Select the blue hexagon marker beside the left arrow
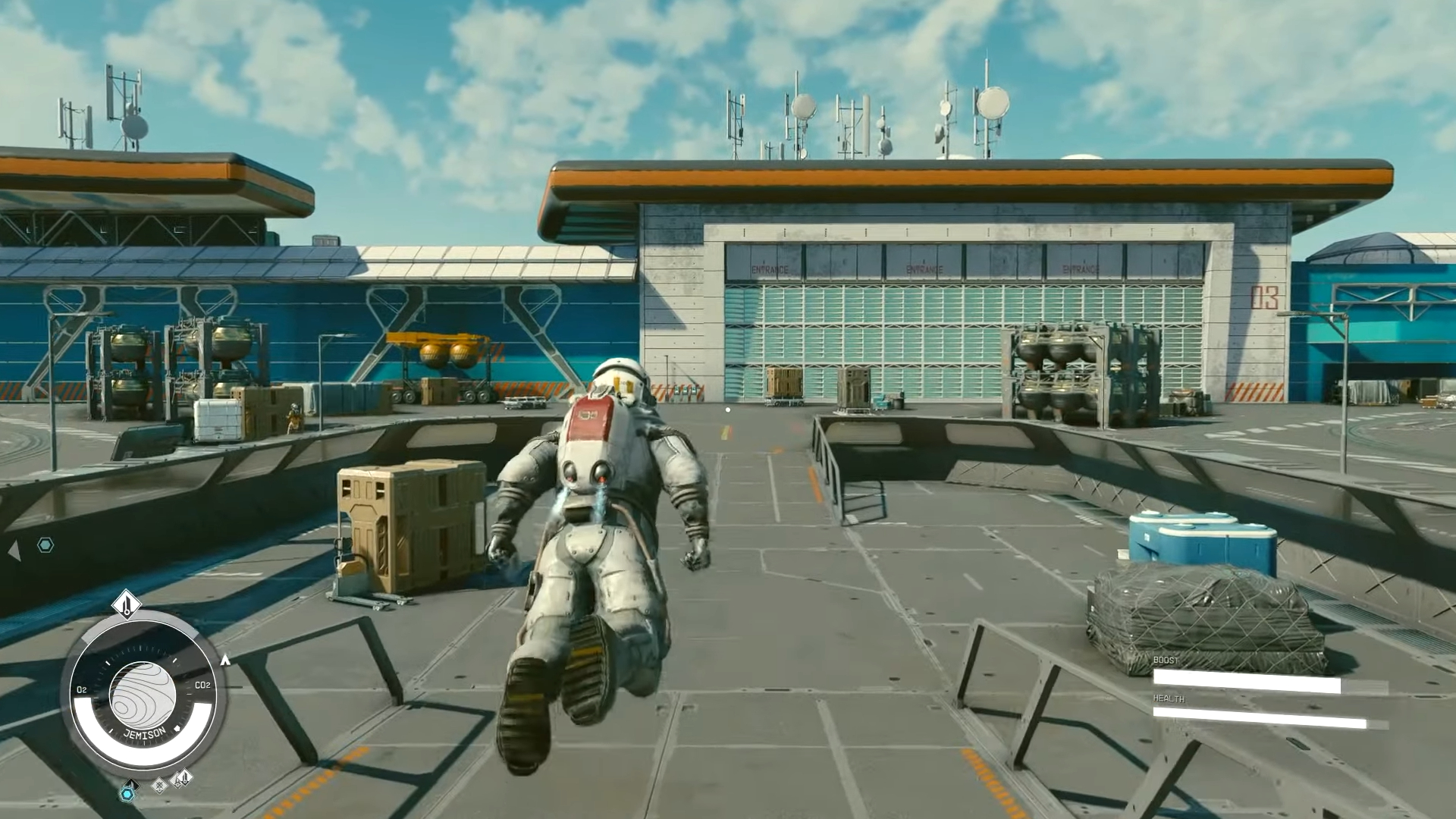This screenshot has width=1456, height=819. [45, 545]
